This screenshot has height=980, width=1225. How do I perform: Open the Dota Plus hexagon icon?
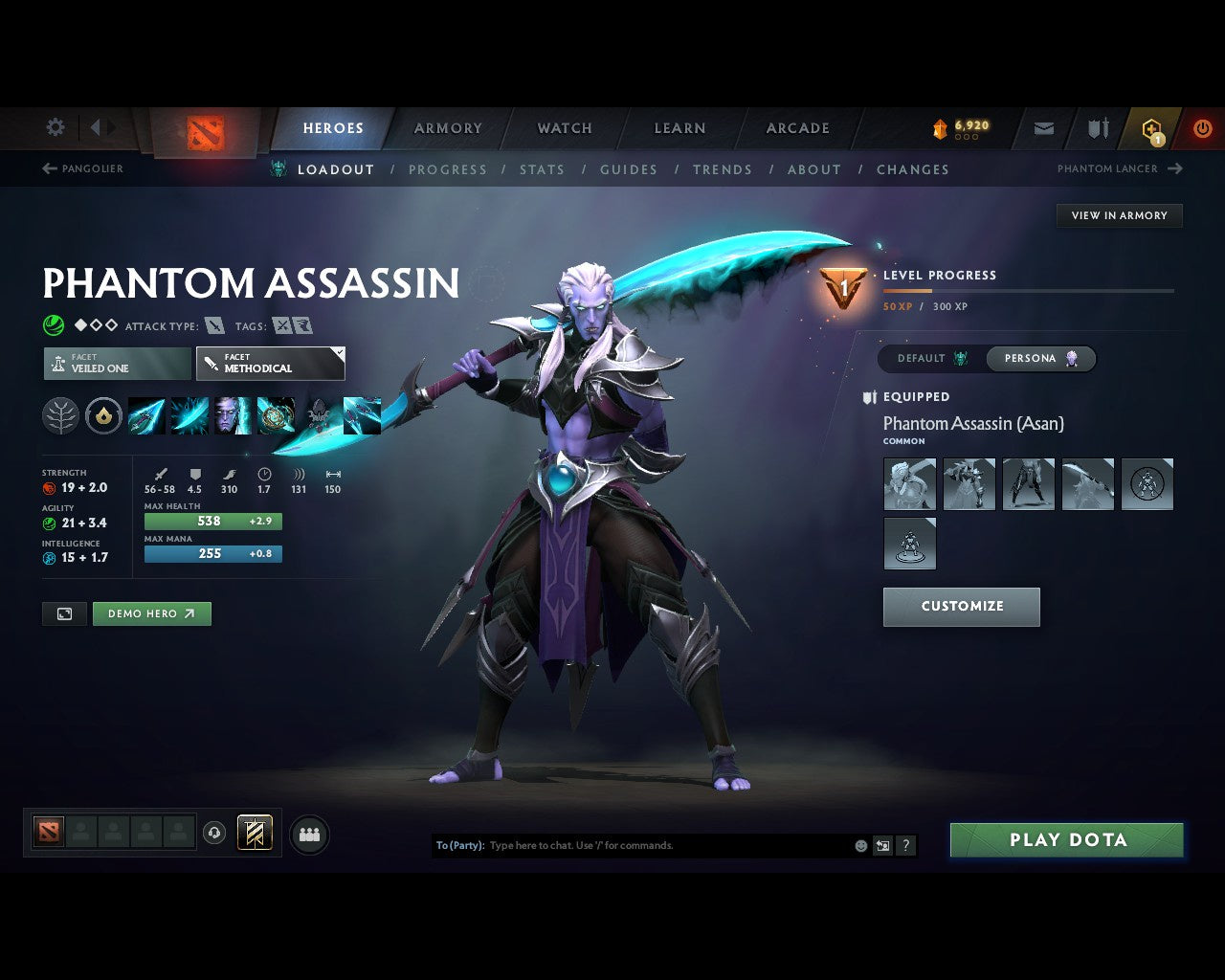tap(1150, 127)
